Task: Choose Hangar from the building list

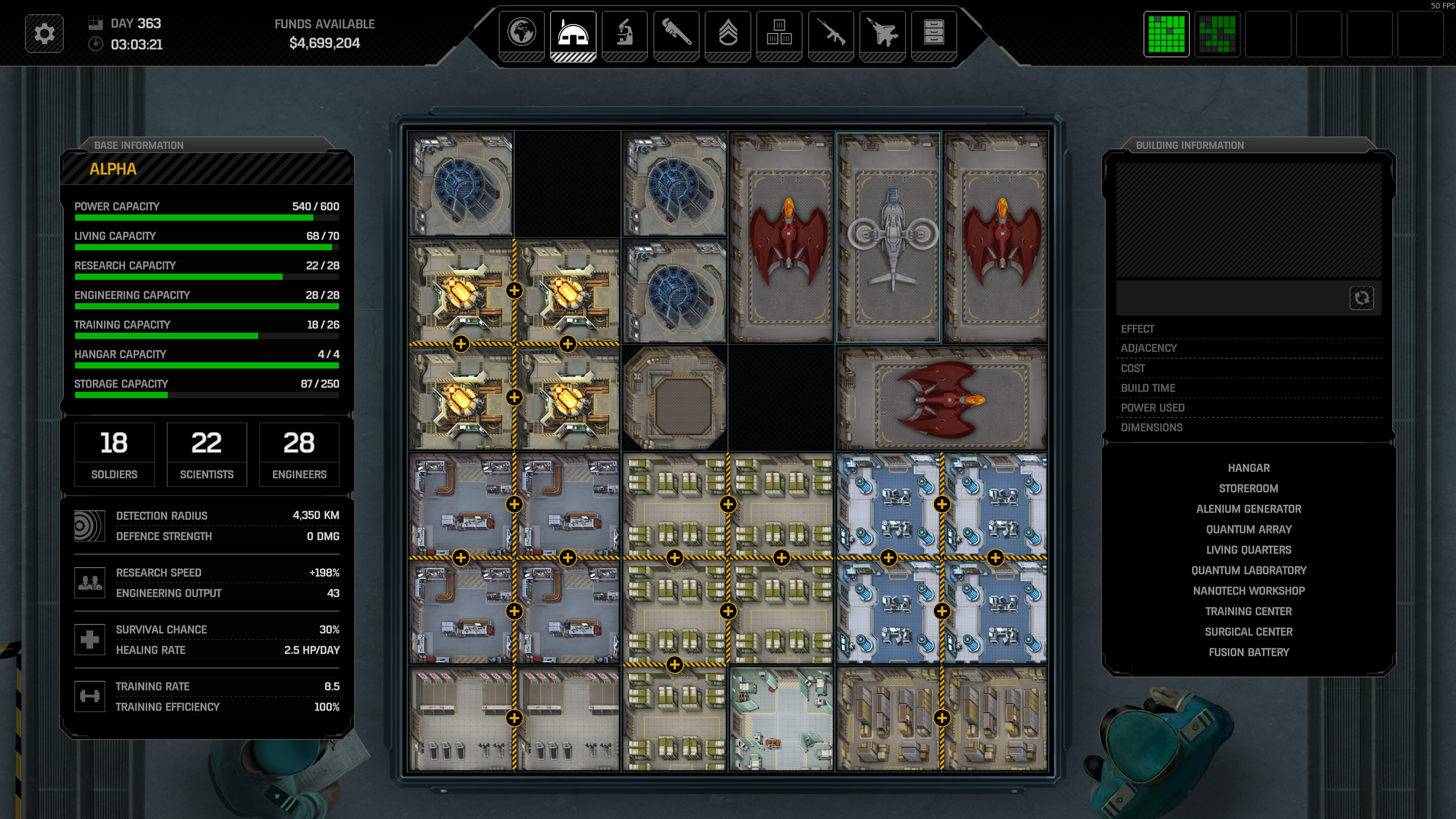Action: coord(1248,468)
